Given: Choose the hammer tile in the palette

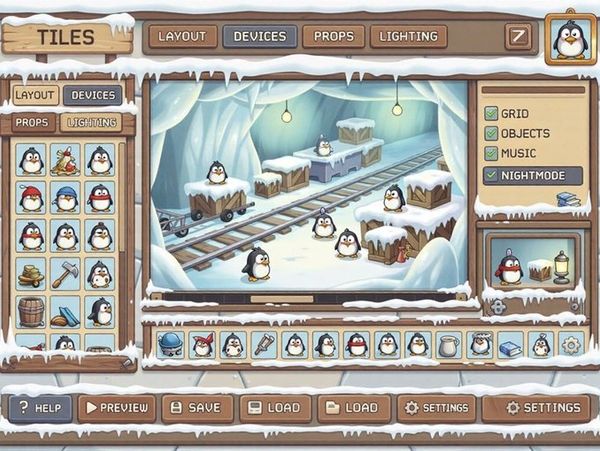Looking at the screenshot, I should click(x=66, y=272).
